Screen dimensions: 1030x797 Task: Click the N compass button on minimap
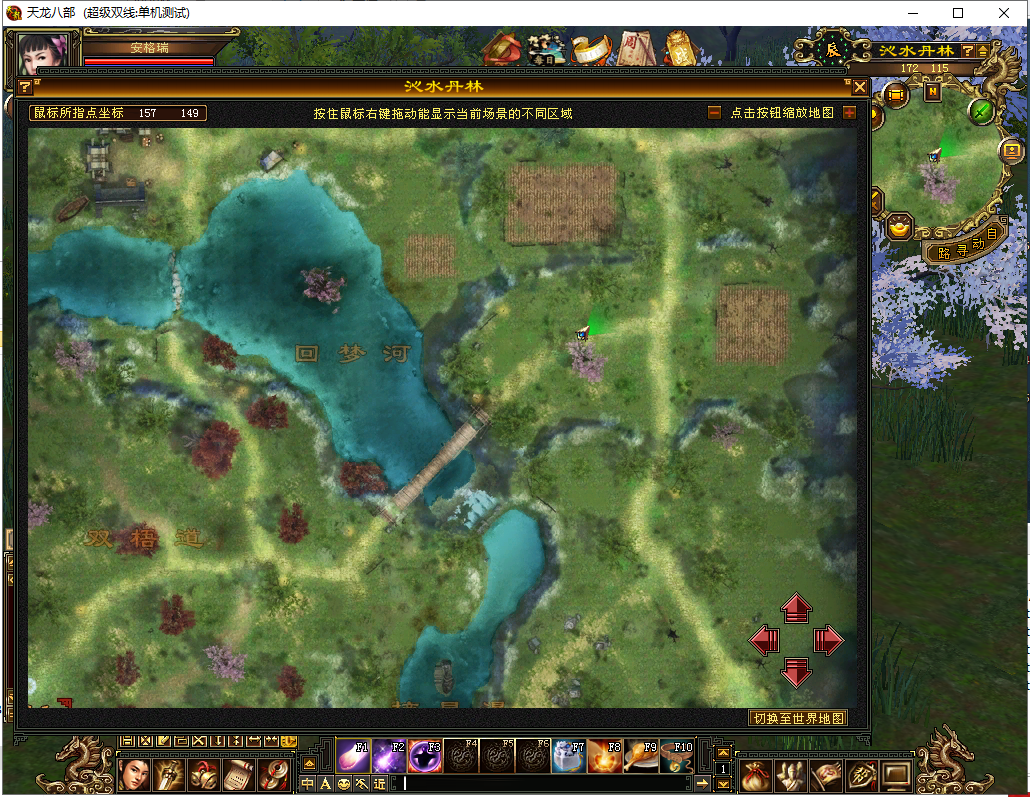[932, 93]
